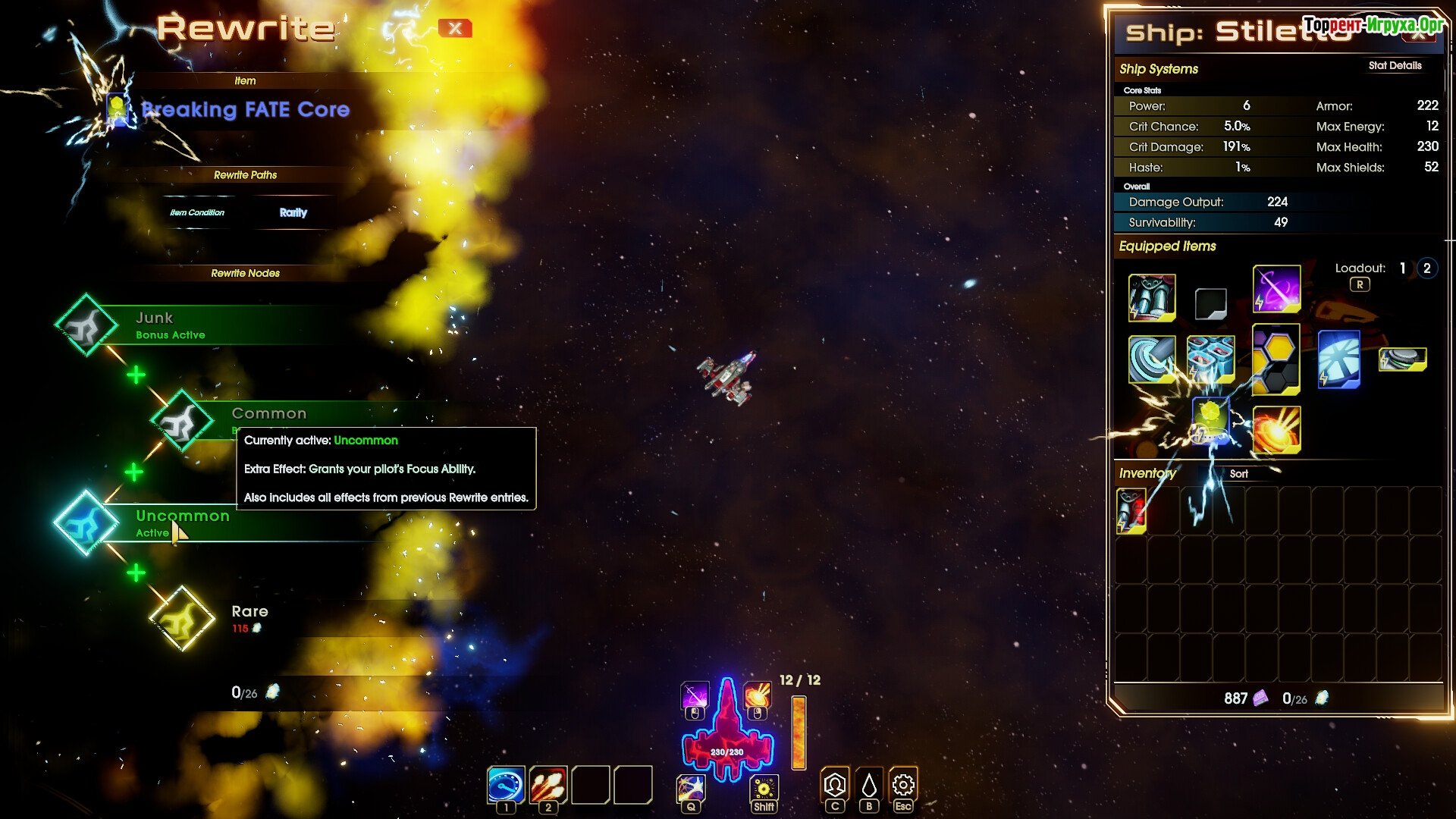Viewport: 1456px width, 819px height.
Task: Switch to the Item Condition rewrite path
Action: tap(197, 213)
